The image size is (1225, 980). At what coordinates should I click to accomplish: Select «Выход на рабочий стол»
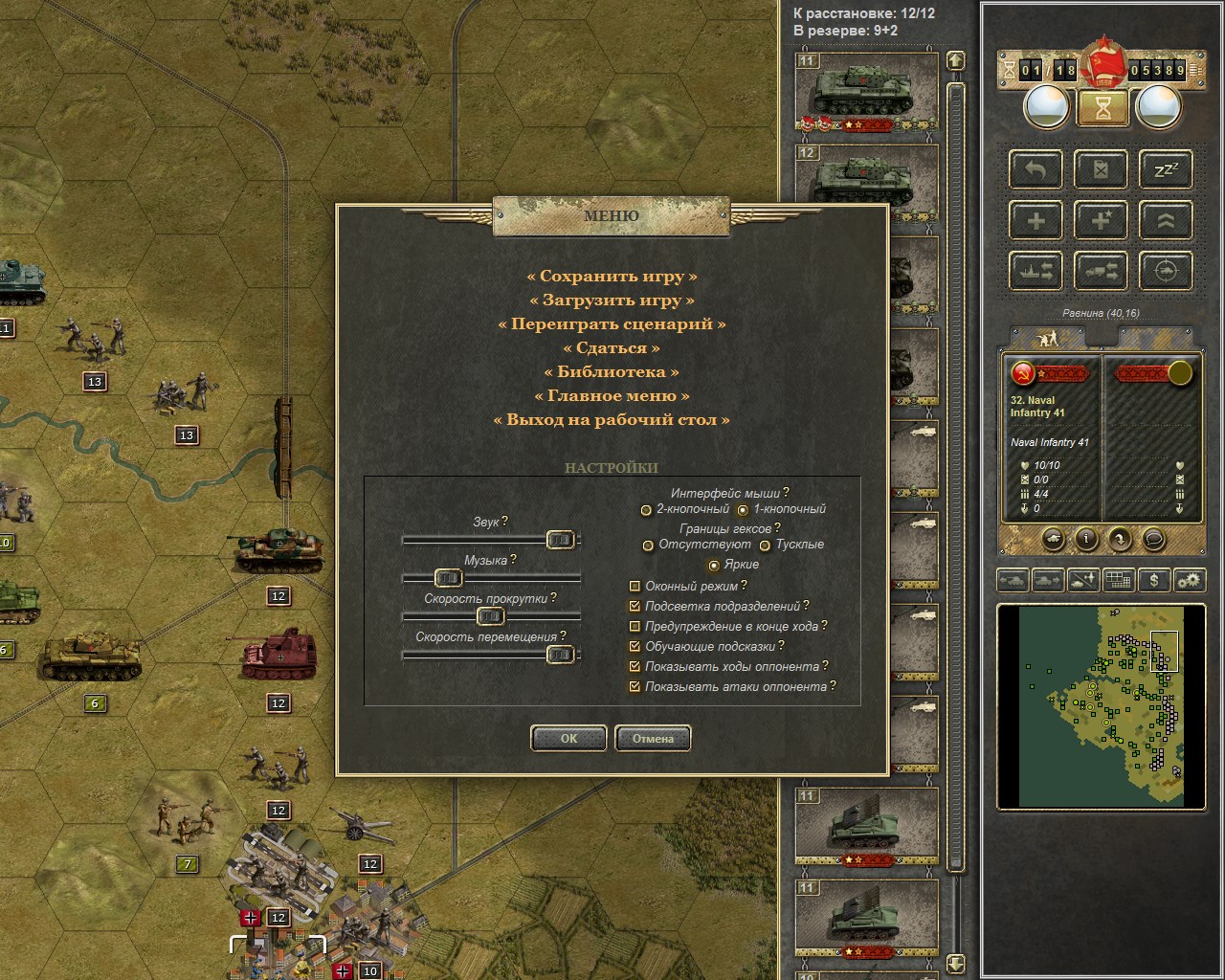[x=612, y=420]
